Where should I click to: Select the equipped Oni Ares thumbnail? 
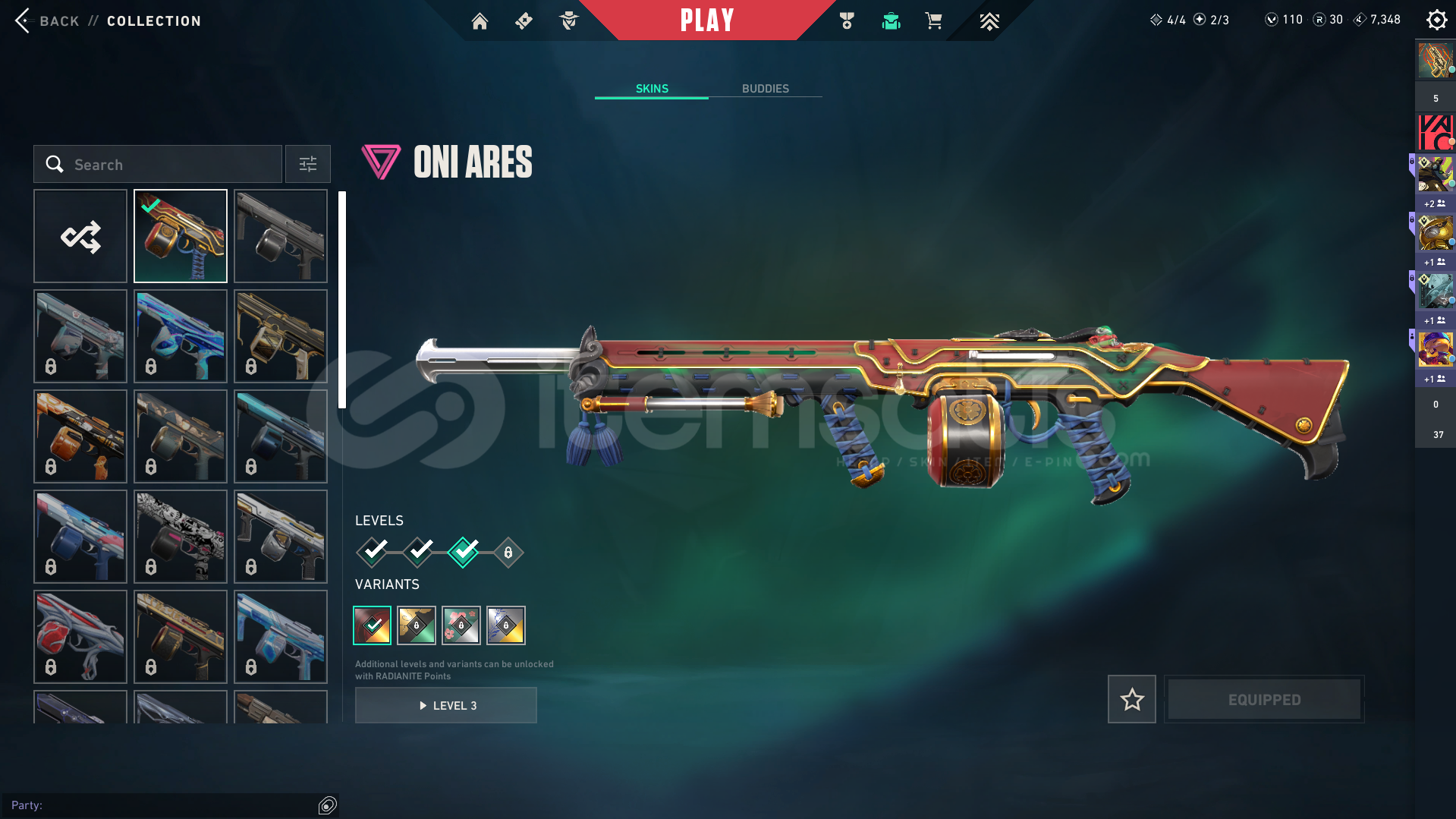181,236
